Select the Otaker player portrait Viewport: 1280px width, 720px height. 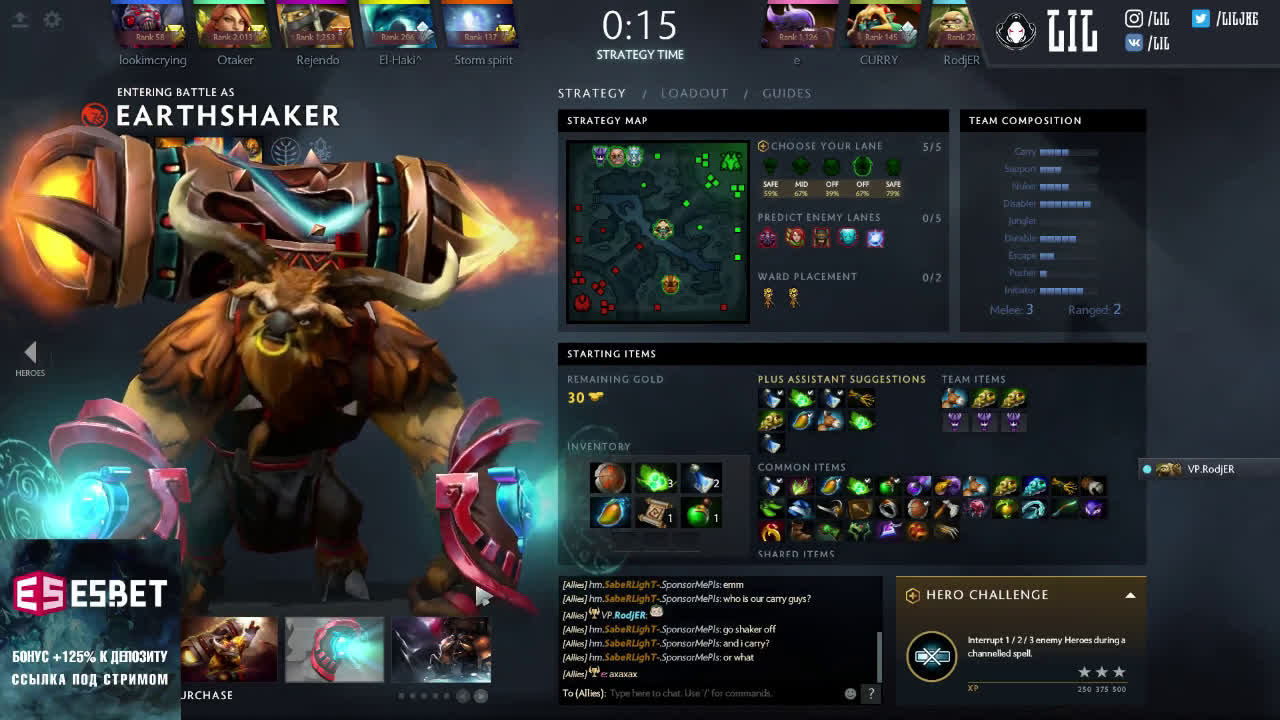coord(234,25)
